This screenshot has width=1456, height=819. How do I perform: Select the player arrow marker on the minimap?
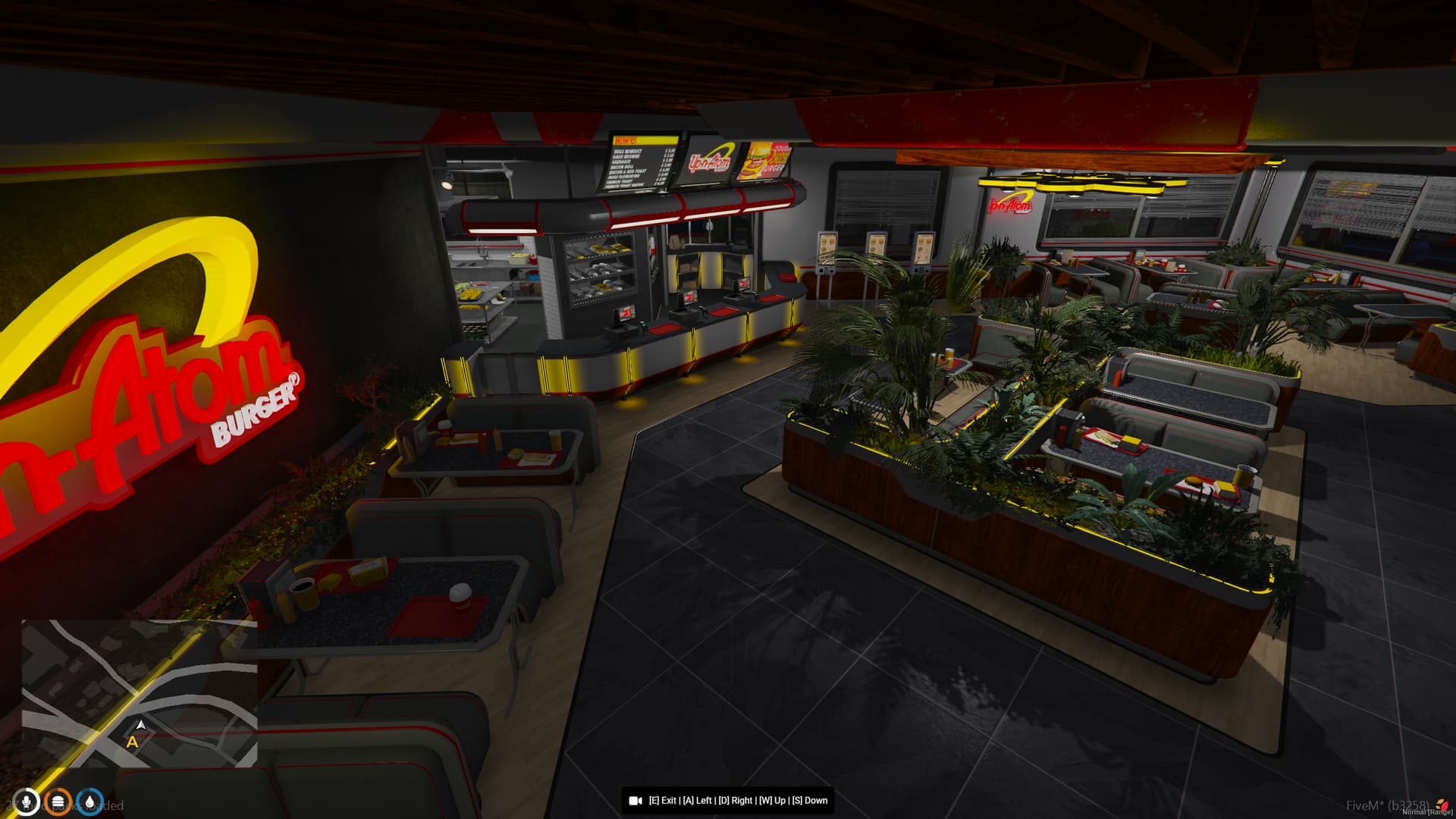click(x=141, y=724)
